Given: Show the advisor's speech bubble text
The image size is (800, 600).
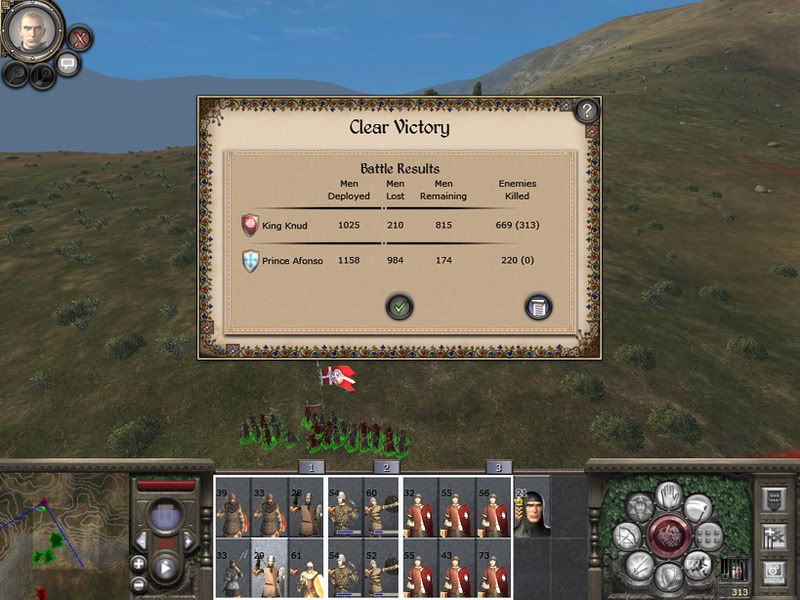Looking at the screenshot, I should (68, 65).
